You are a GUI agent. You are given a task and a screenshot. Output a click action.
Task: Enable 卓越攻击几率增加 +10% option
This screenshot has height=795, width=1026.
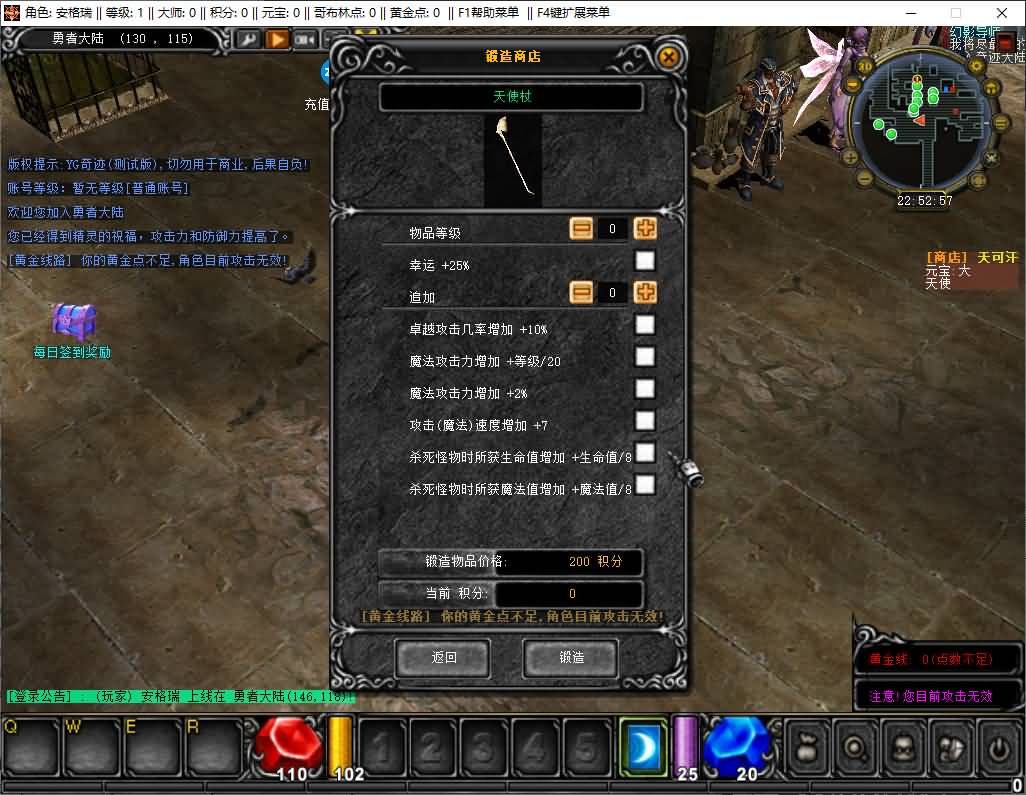(646, 325)
